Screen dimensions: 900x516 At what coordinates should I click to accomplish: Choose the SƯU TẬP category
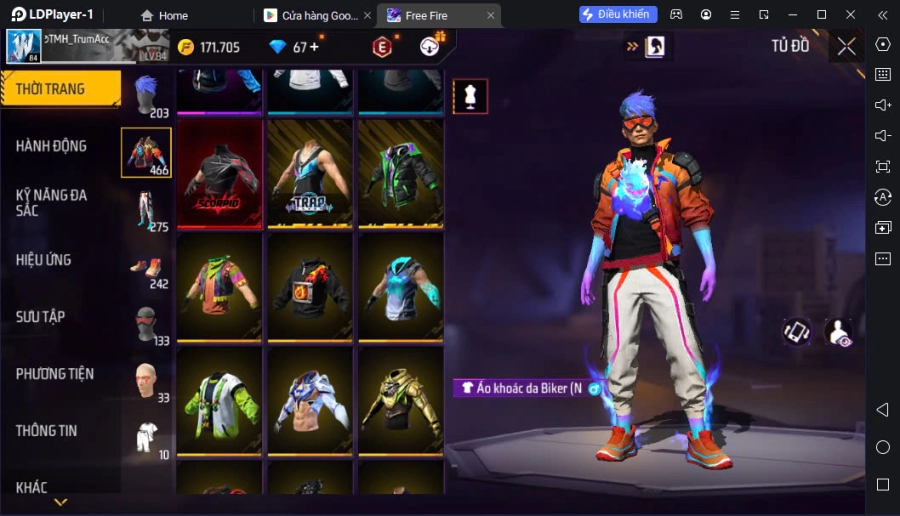[x=41, y=317]
